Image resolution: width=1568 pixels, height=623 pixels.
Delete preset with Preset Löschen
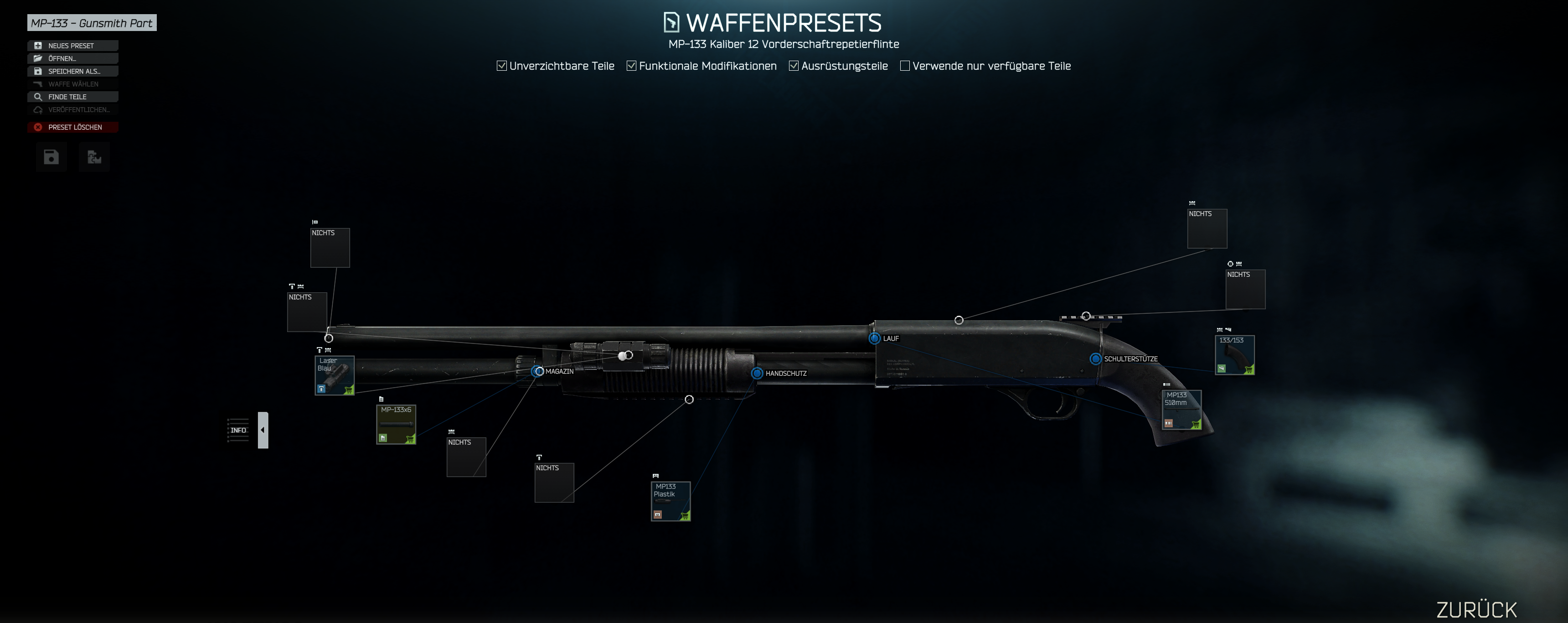click(72, 127)
